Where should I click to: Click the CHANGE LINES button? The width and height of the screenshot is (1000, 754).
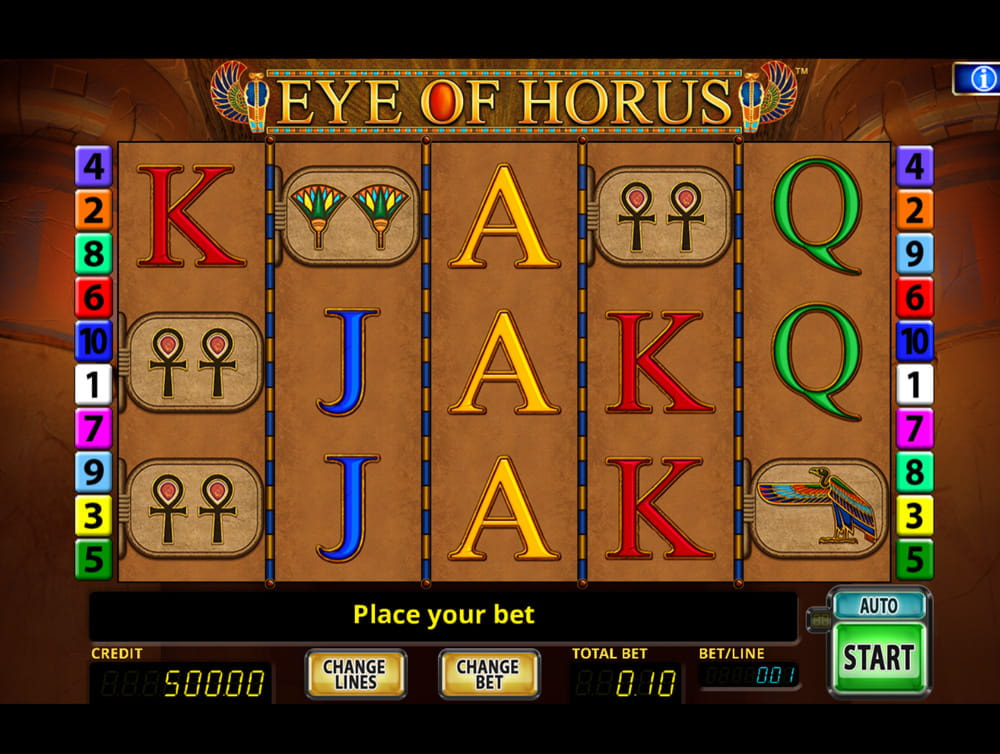click(x=355, y=674)
